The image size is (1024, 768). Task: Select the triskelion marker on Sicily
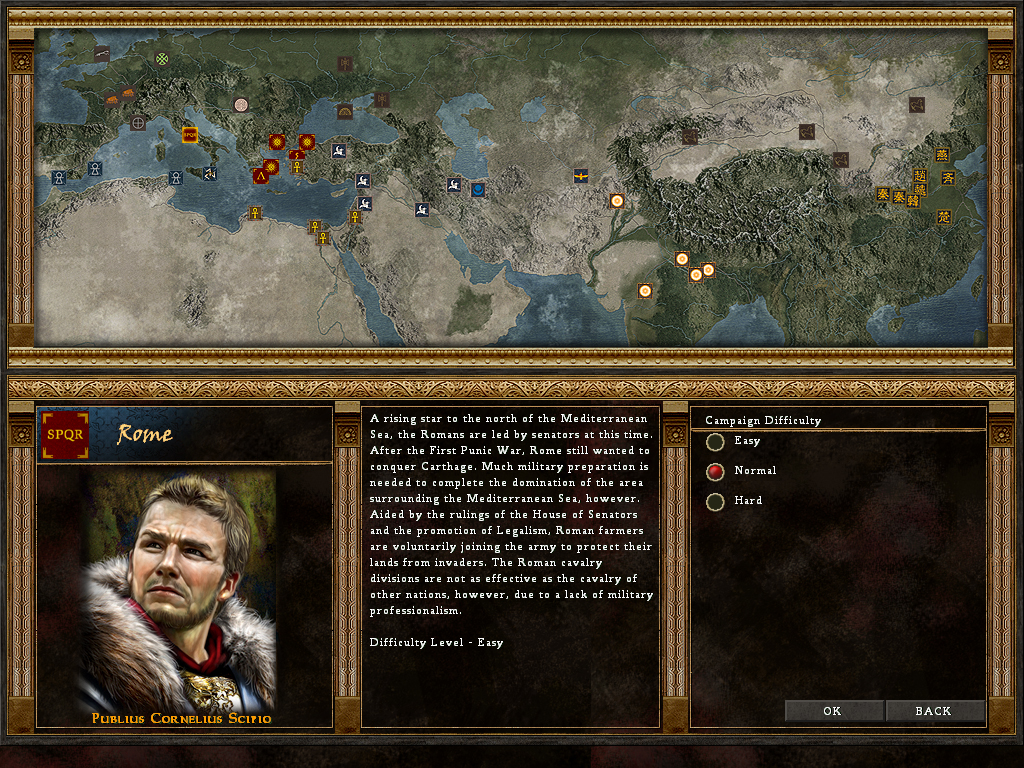(210, 174)
